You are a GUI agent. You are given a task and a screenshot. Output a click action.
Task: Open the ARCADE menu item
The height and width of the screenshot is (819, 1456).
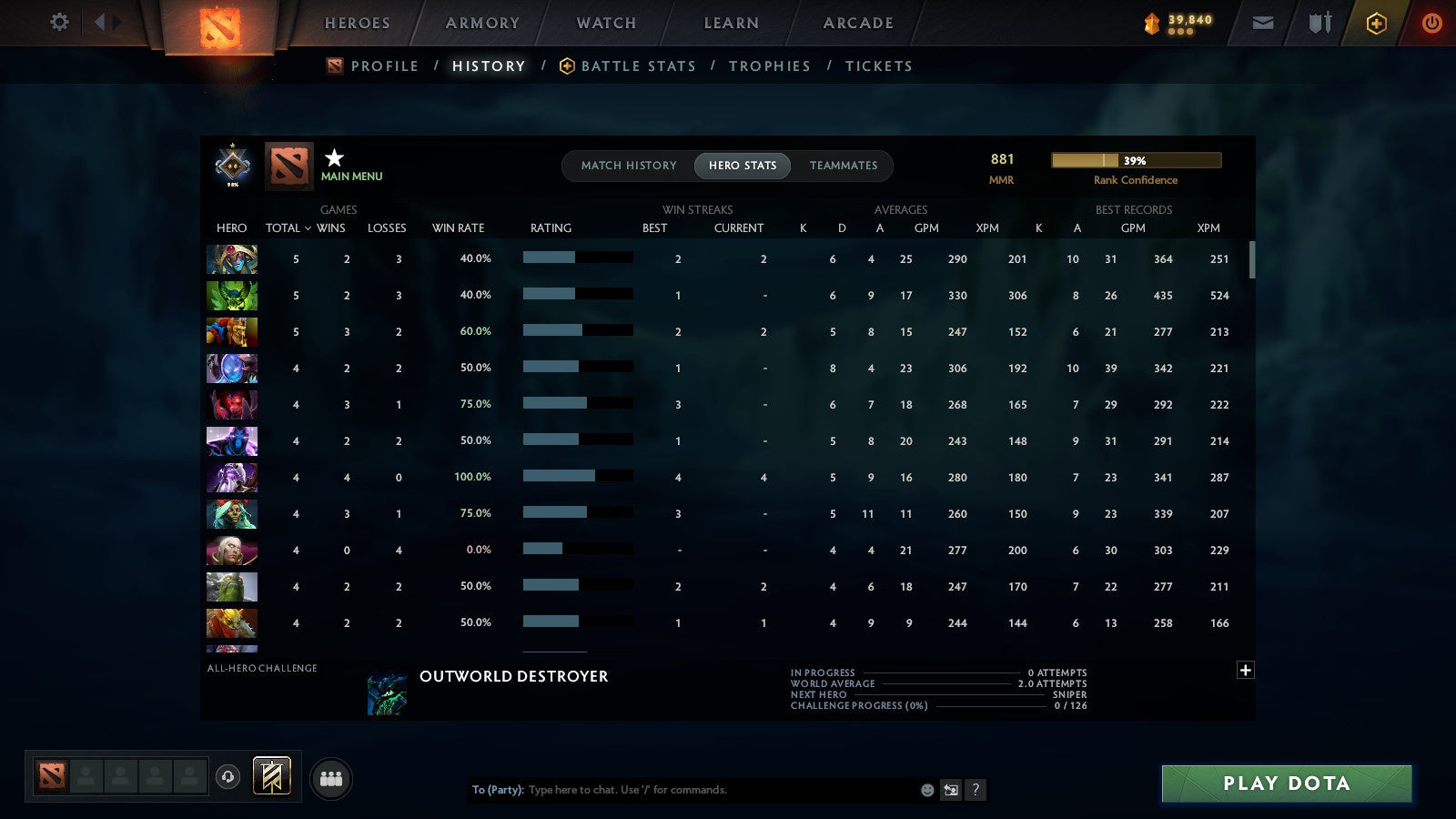click(856, 23)
